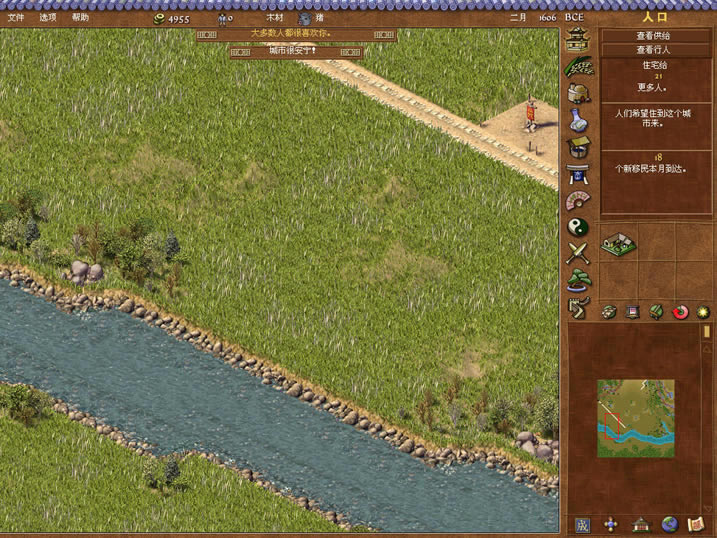
Task: Select the pagoda house population category icon
Action: click(578, 40)
